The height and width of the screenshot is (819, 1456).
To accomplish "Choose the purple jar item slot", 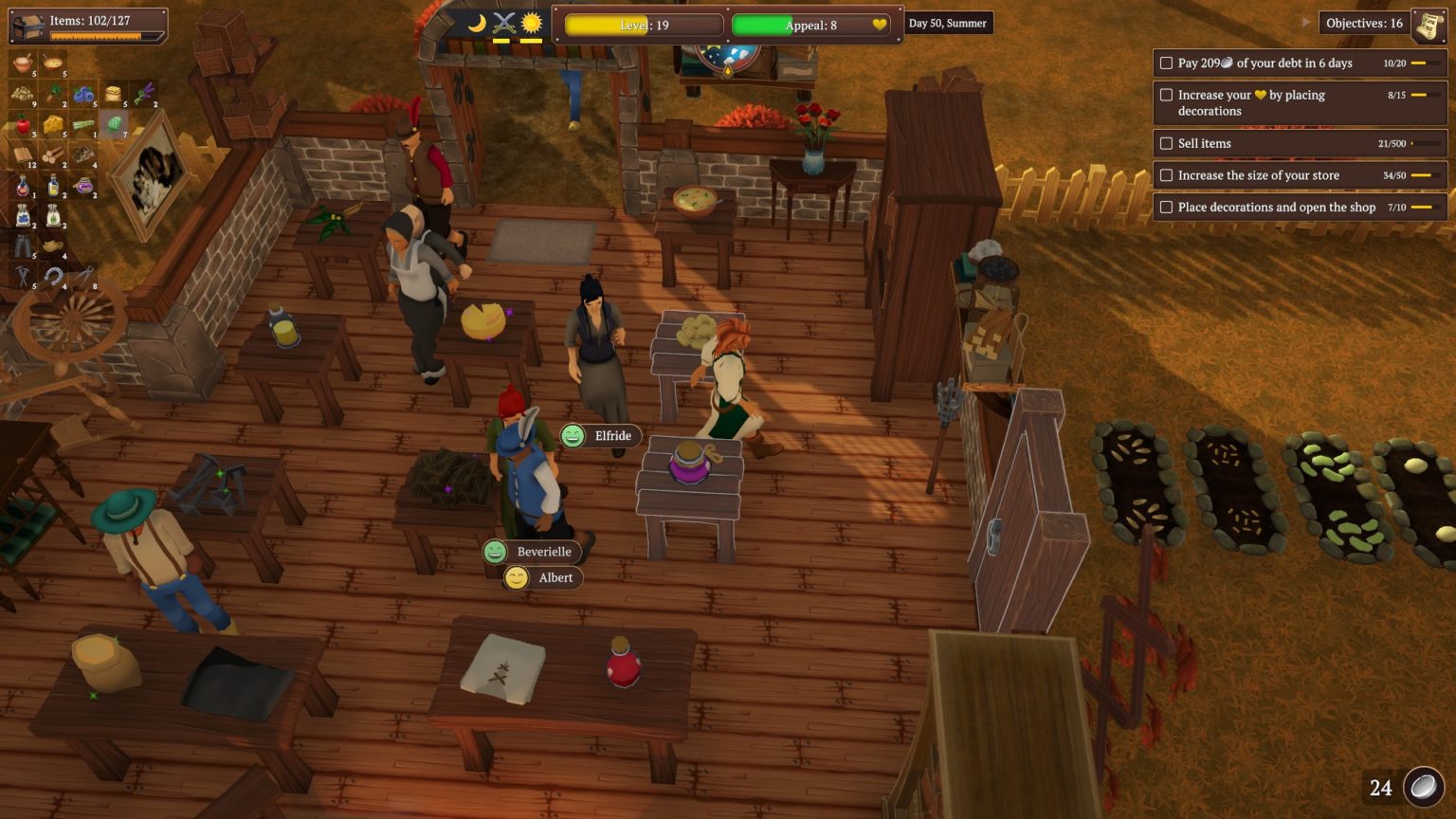I will point(84,186).
